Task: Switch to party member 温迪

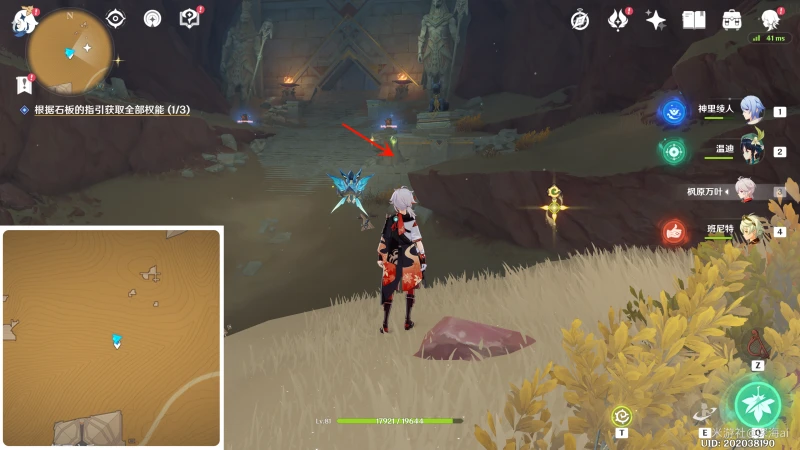Action: (x=751, y=150)
